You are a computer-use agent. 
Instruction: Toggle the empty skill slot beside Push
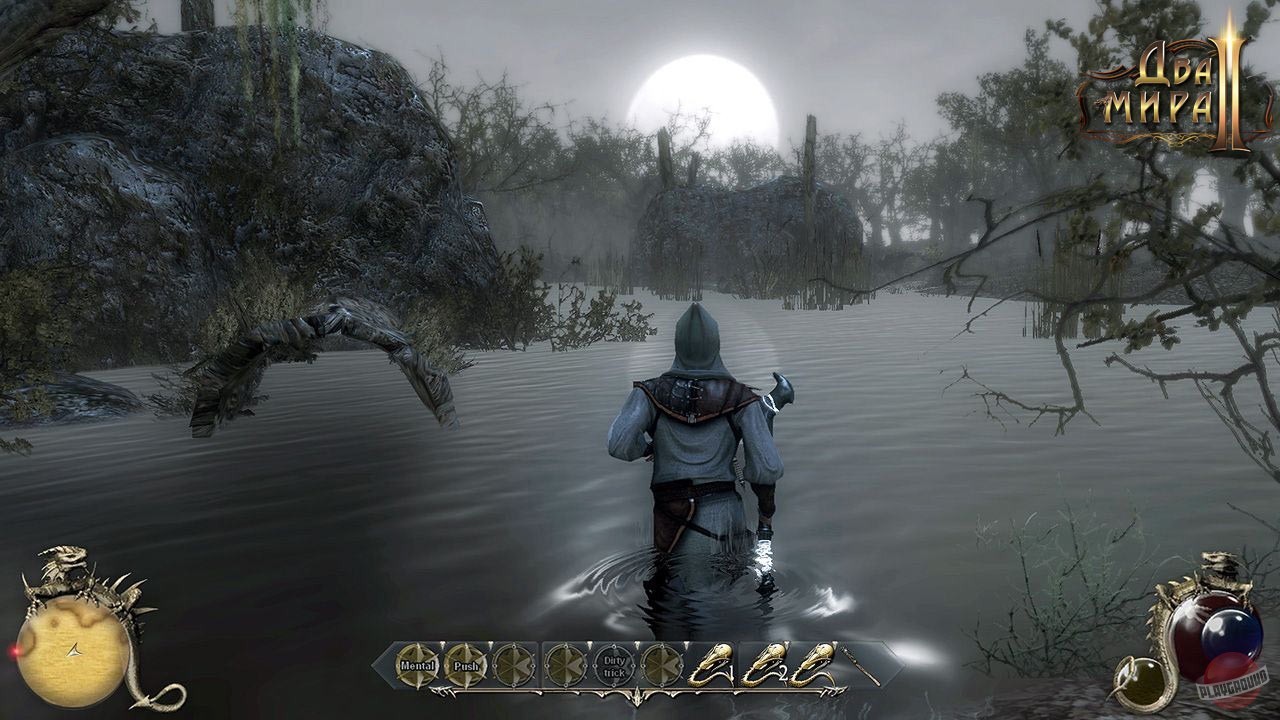[x=513, y=664]
